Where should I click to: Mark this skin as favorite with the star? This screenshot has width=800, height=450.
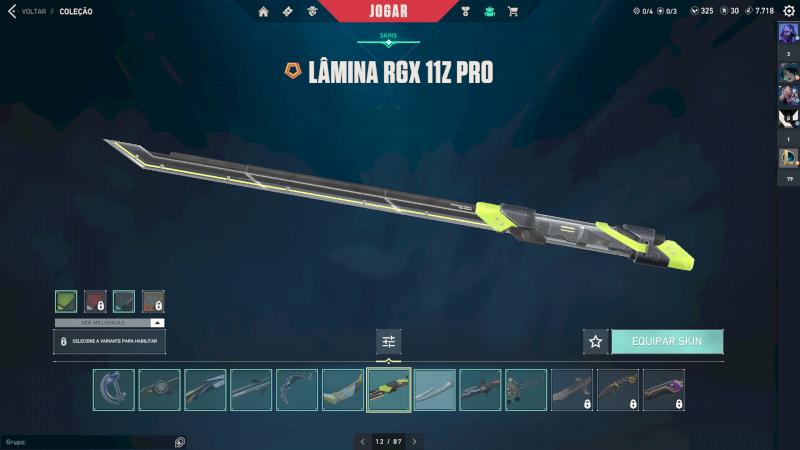(596, 341)
